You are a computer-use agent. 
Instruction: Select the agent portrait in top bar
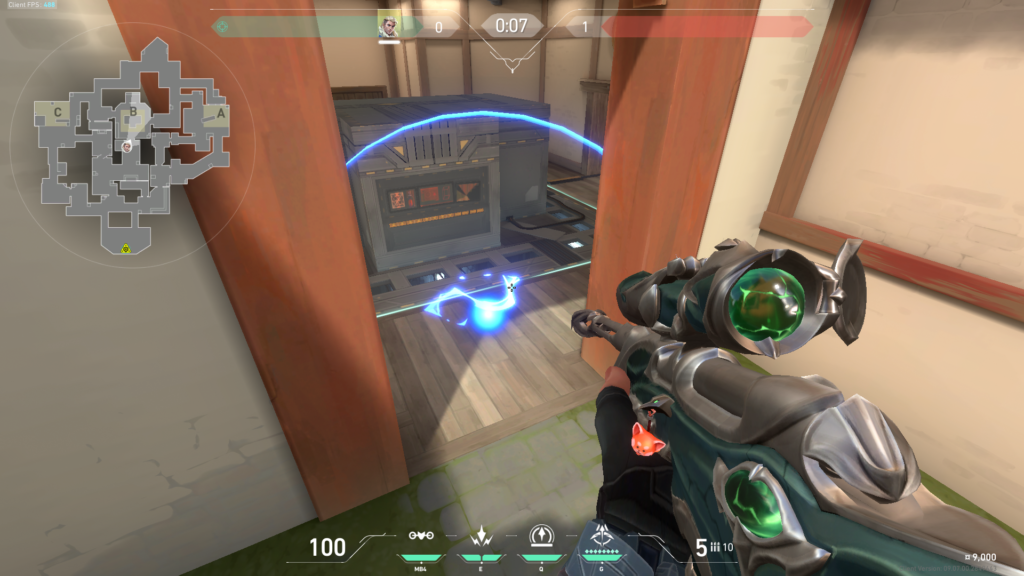[389, 25]
